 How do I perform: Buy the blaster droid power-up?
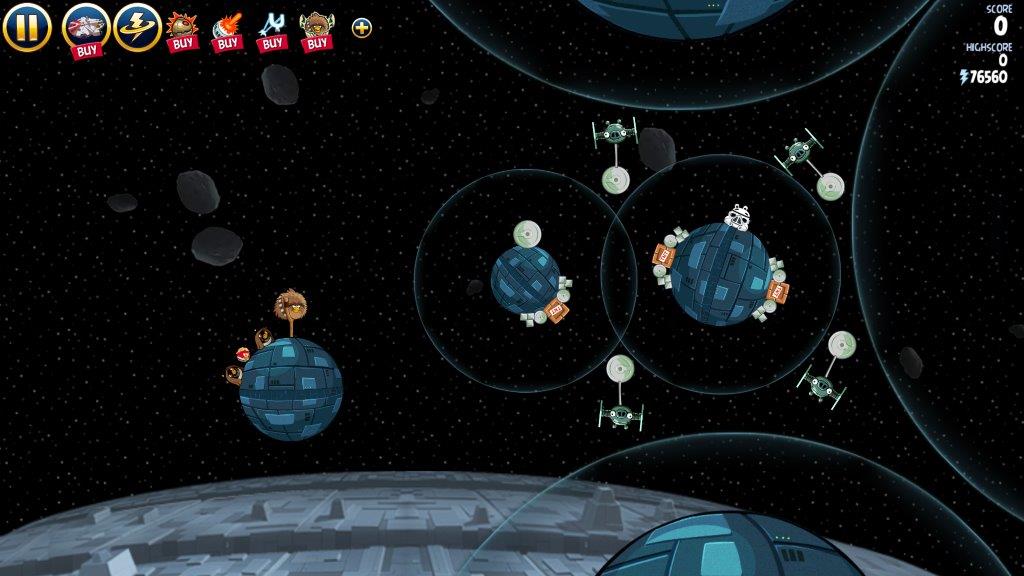(227, 30)
